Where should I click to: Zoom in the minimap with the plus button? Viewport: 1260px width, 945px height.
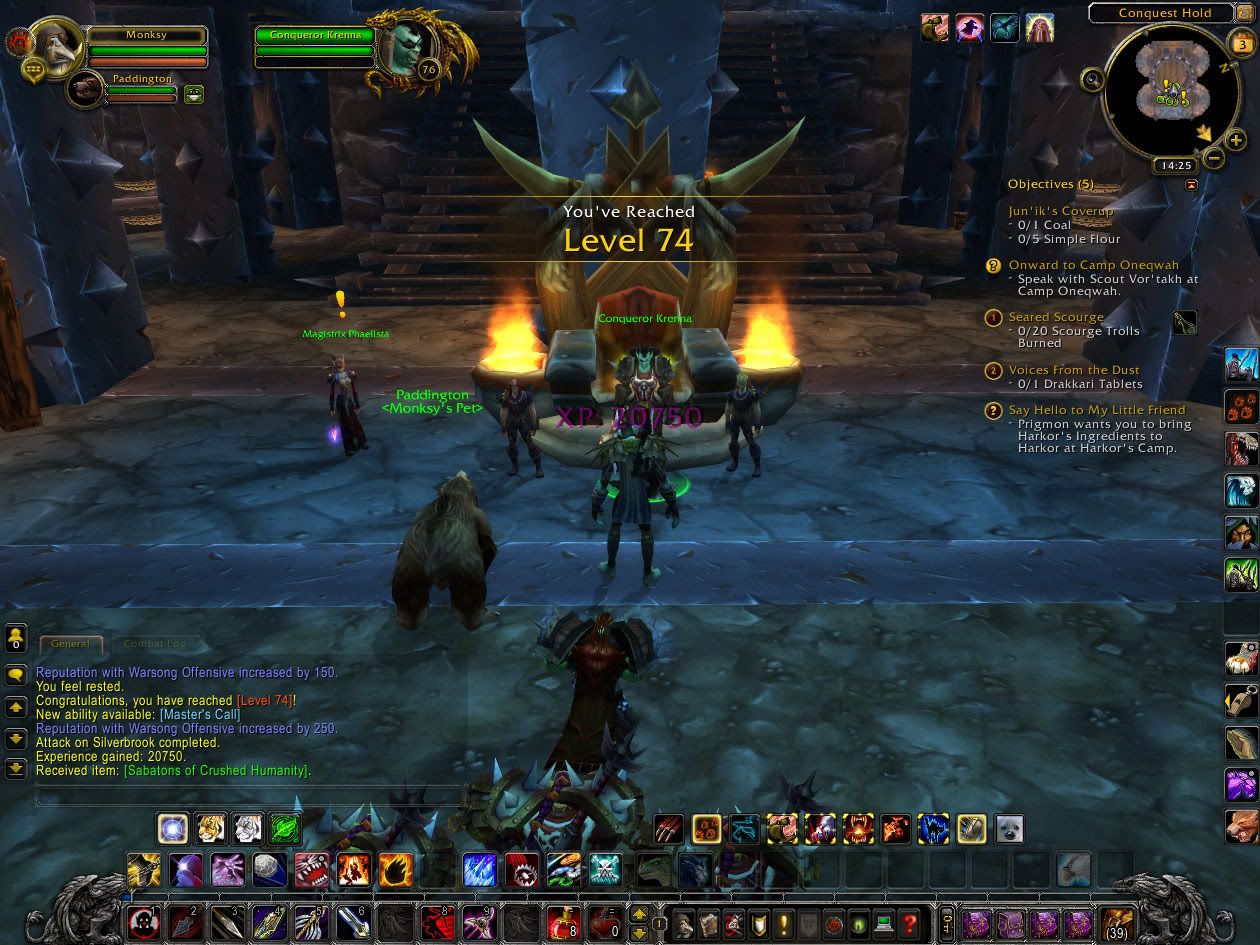[x=1236, y=142]
